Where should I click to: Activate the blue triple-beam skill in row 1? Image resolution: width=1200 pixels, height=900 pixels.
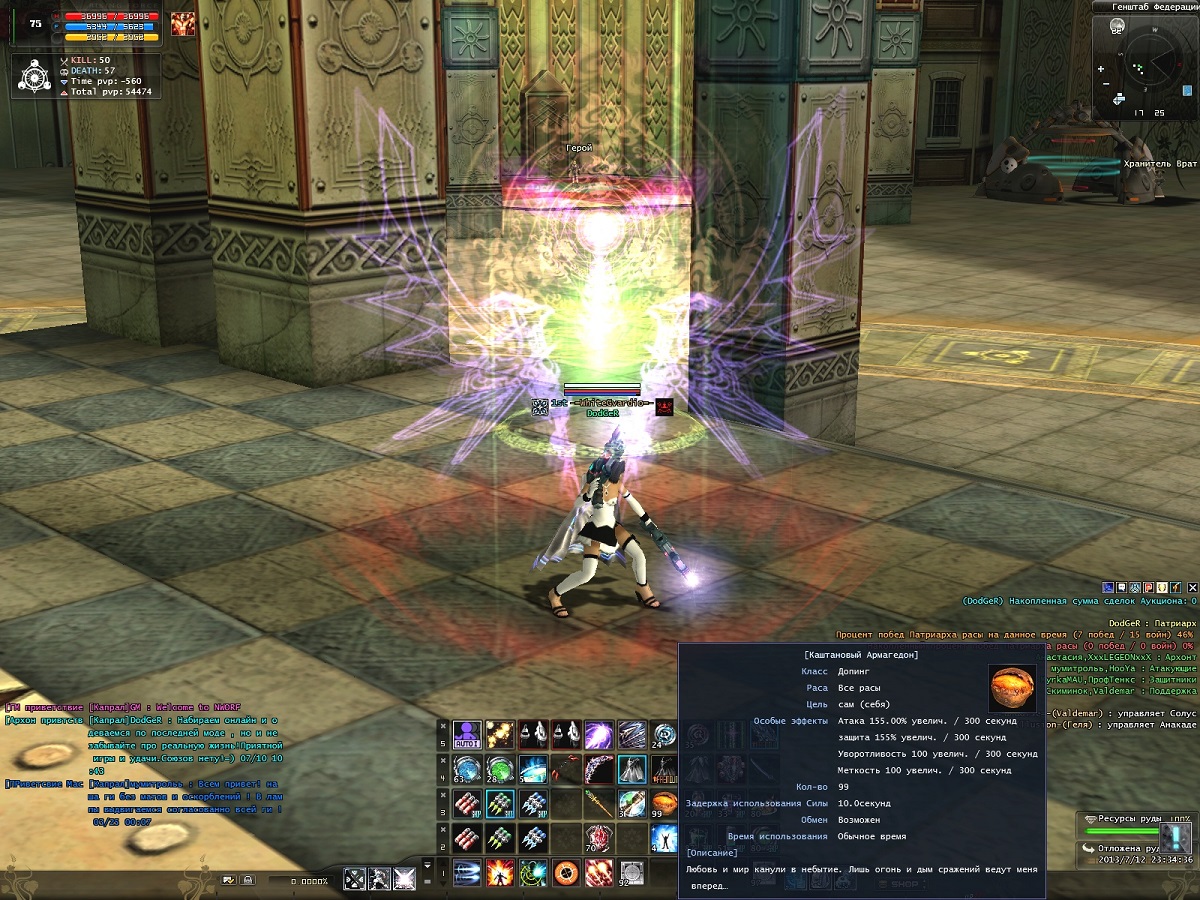point(467,873)
